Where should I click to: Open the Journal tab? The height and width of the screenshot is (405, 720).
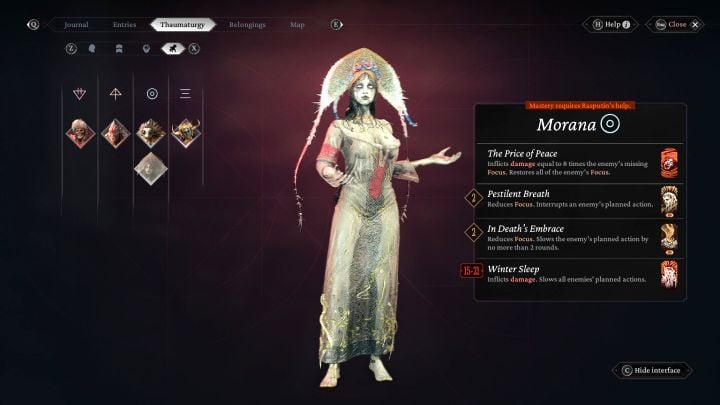tap(76, 24)
